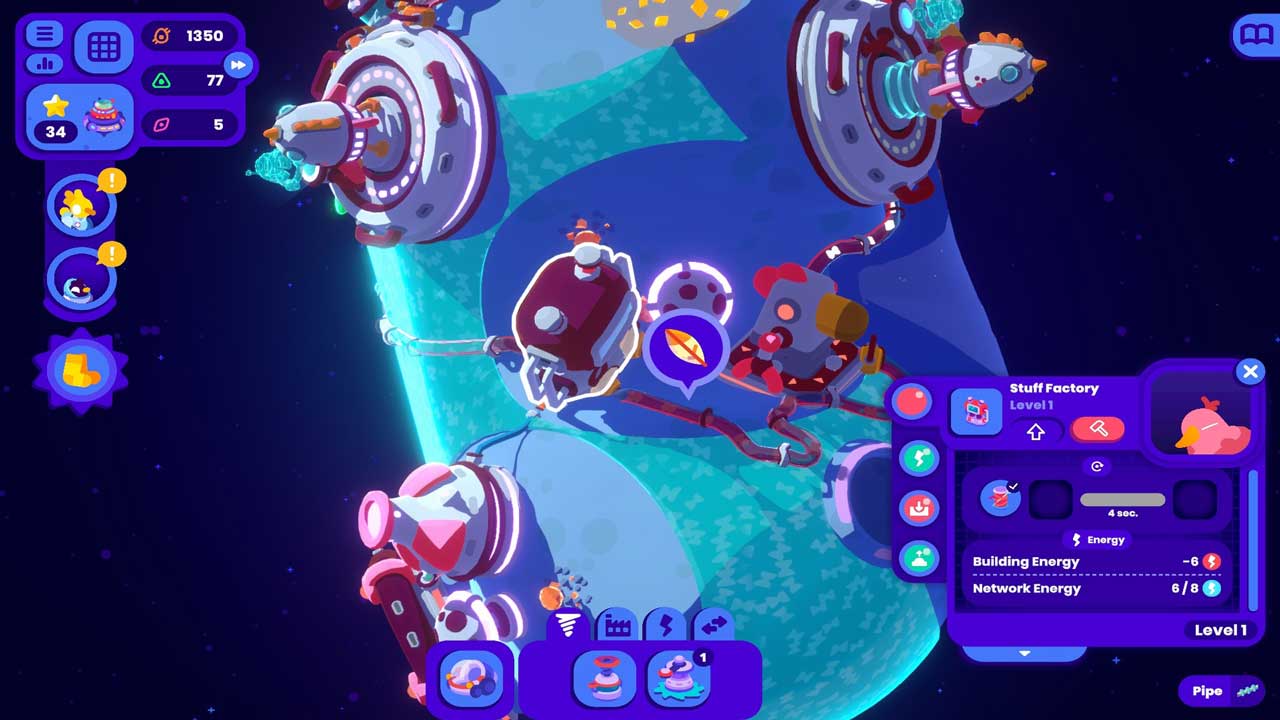1280x720 pixels.
Task: Collapse the panel with the down arrow
Action: click(1024, 653)
